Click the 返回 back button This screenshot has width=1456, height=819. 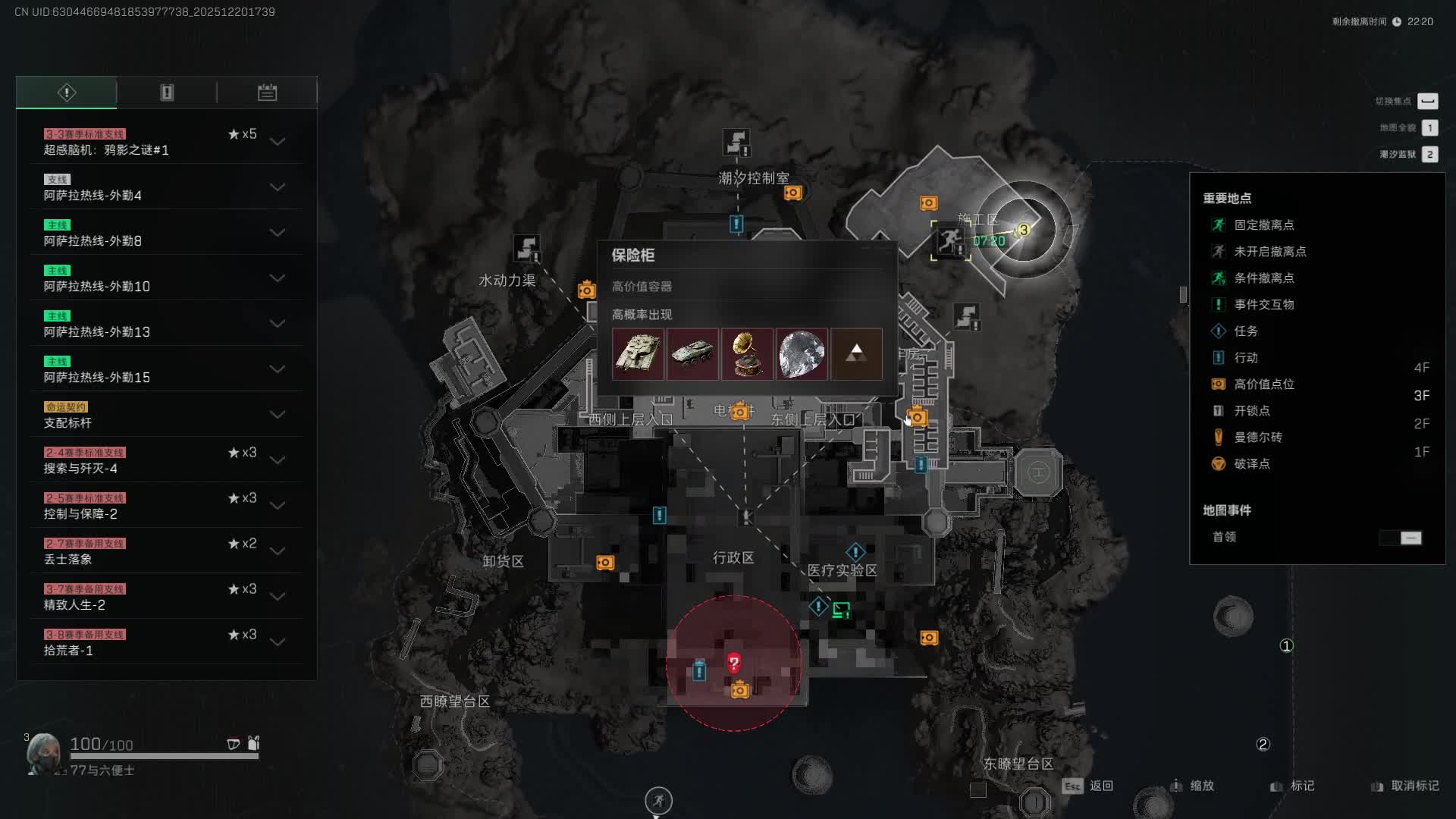coord(1100,786)
